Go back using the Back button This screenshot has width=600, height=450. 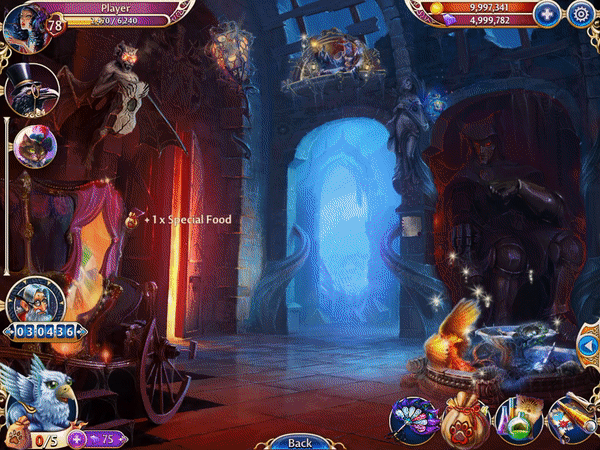[299, 442]
